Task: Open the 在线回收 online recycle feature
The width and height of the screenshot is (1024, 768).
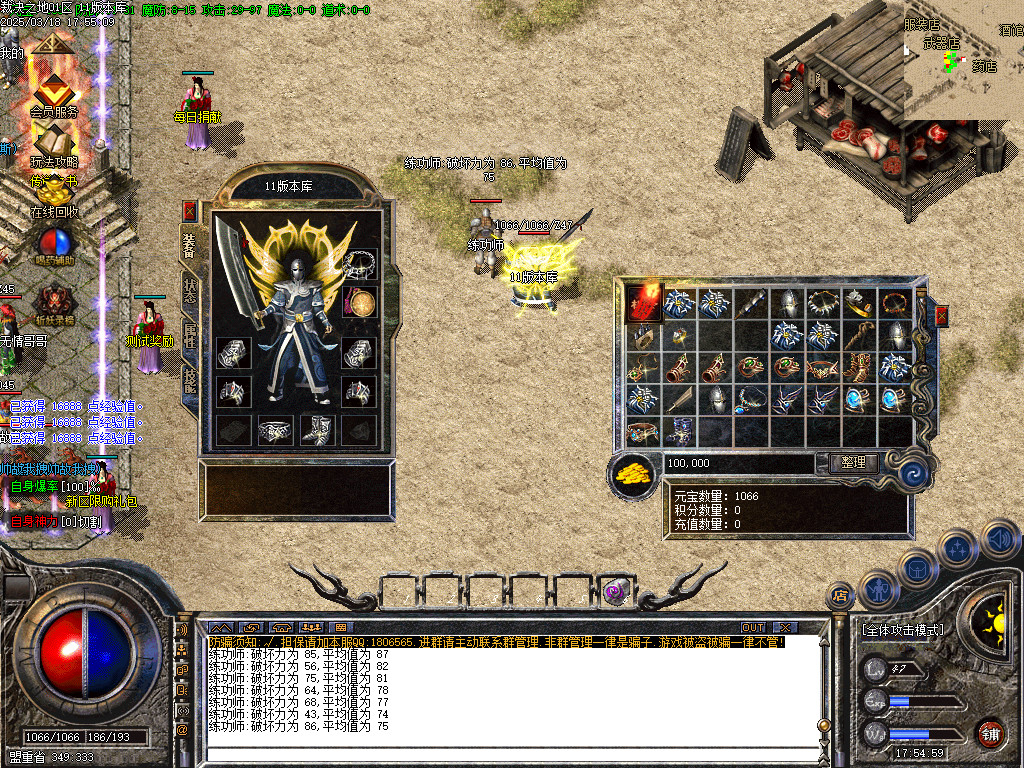Action: [54, 195]
